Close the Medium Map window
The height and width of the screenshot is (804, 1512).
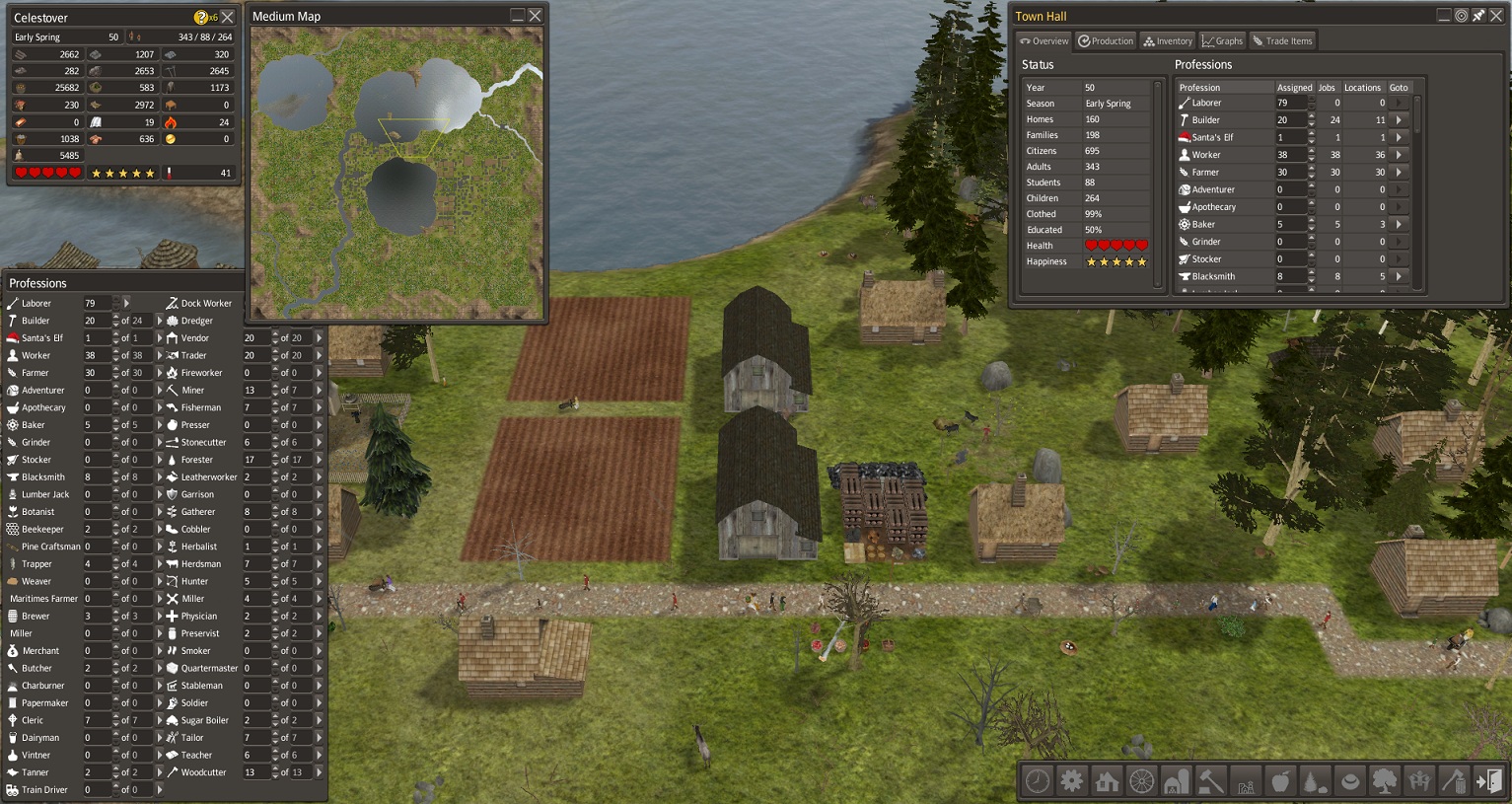pos(536,16)
